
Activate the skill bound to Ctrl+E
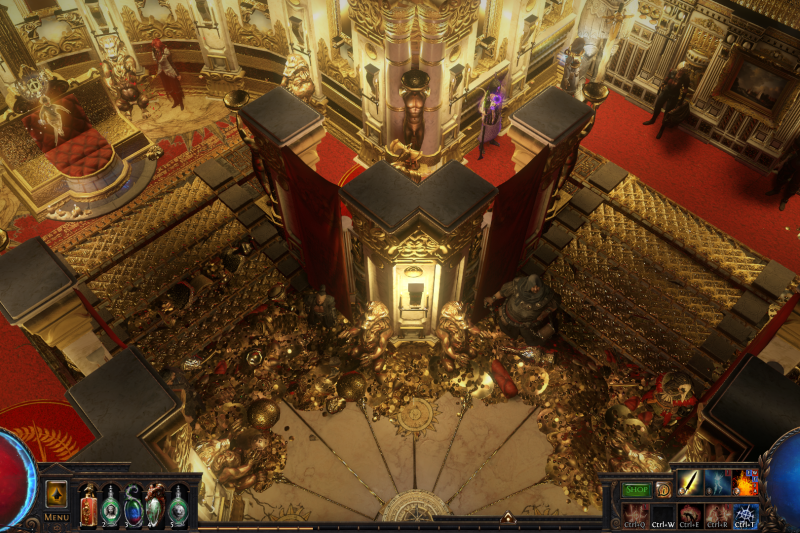click(x=690, y=514)
